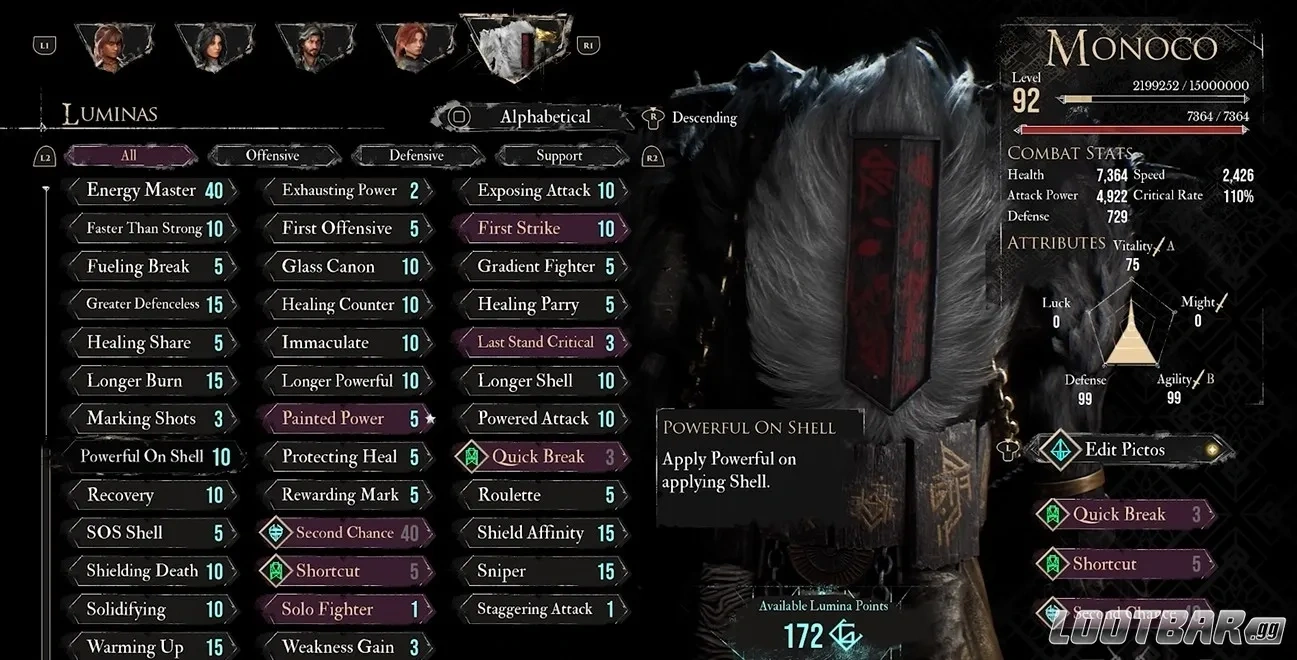Toggle the Energy Master lumina

pos(152,190)
